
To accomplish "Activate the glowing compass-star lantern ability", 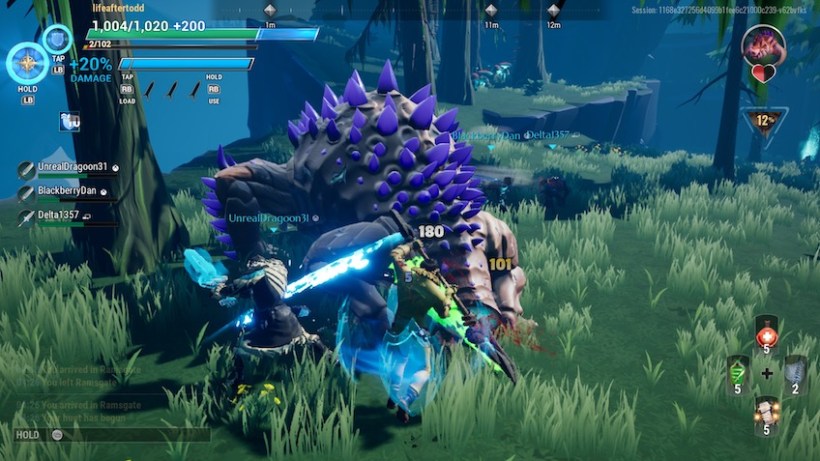I will (x=27, y=63).
